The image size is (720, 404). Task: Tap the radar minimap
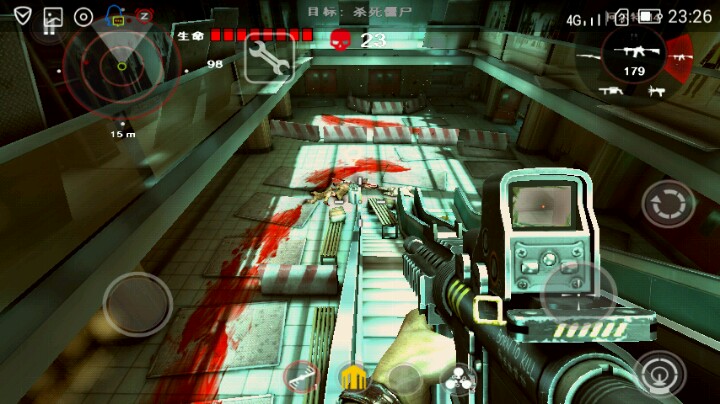(x=120, y=66)
